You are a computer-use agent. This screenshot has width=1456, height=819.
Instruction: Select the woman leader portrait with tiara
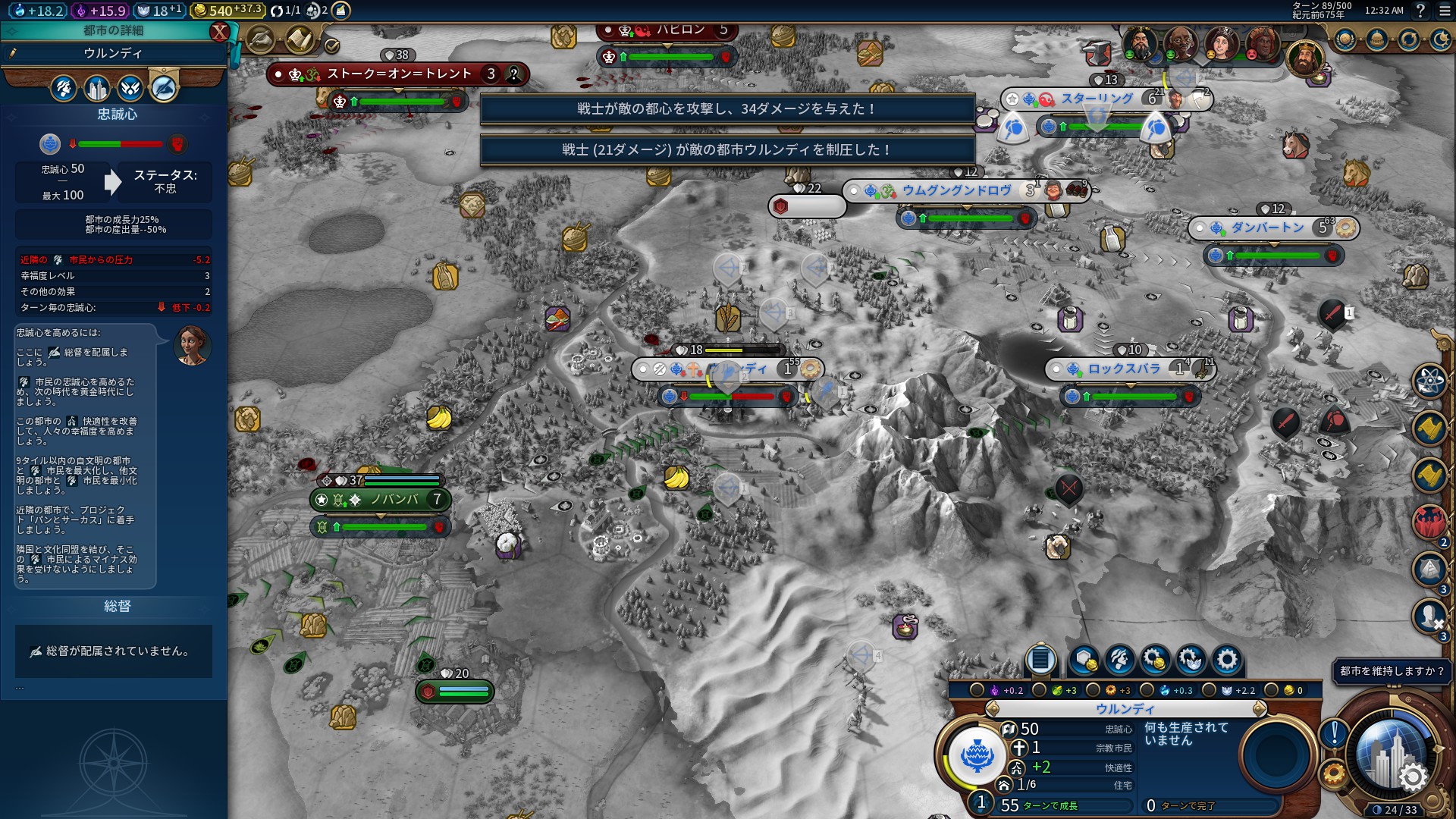coord(1221,44)
